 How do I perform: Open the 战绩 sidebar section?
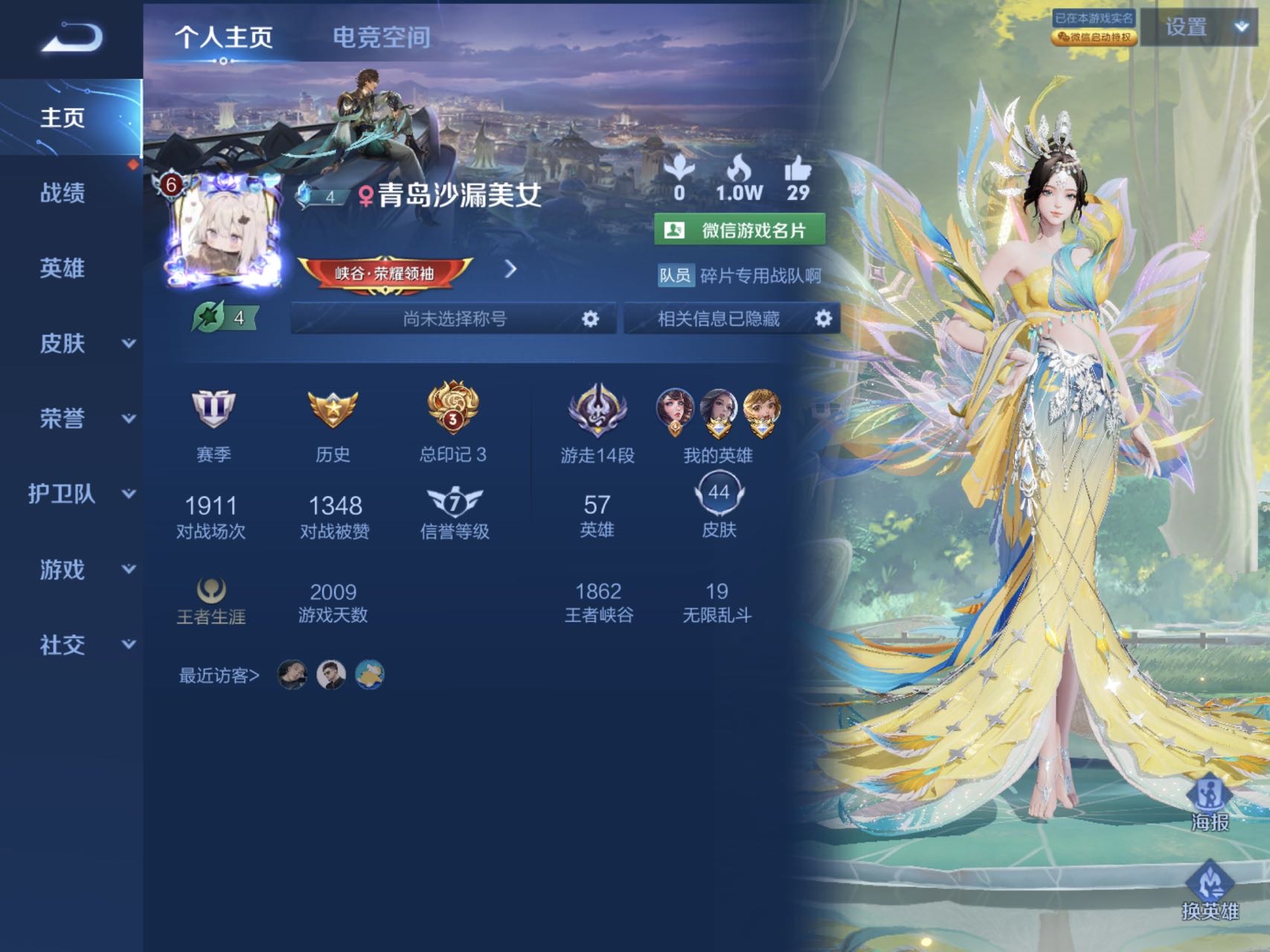(62, 193)
